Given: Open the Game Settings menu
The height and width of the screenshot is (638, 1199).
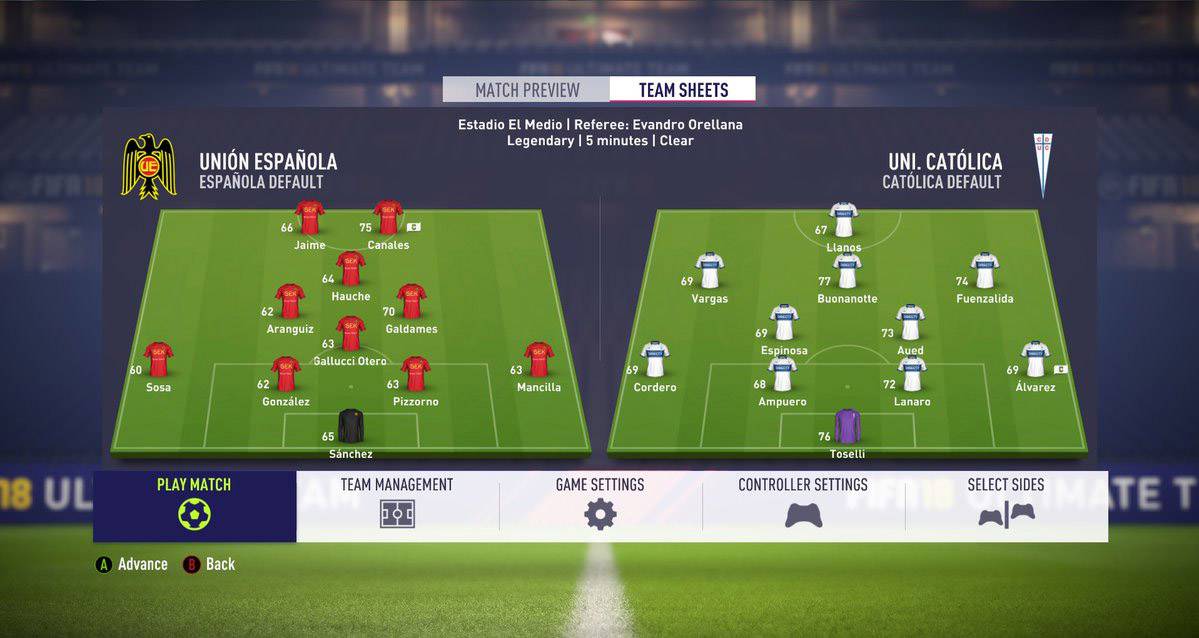Looking at the screenshot, I should click(600, 505).
